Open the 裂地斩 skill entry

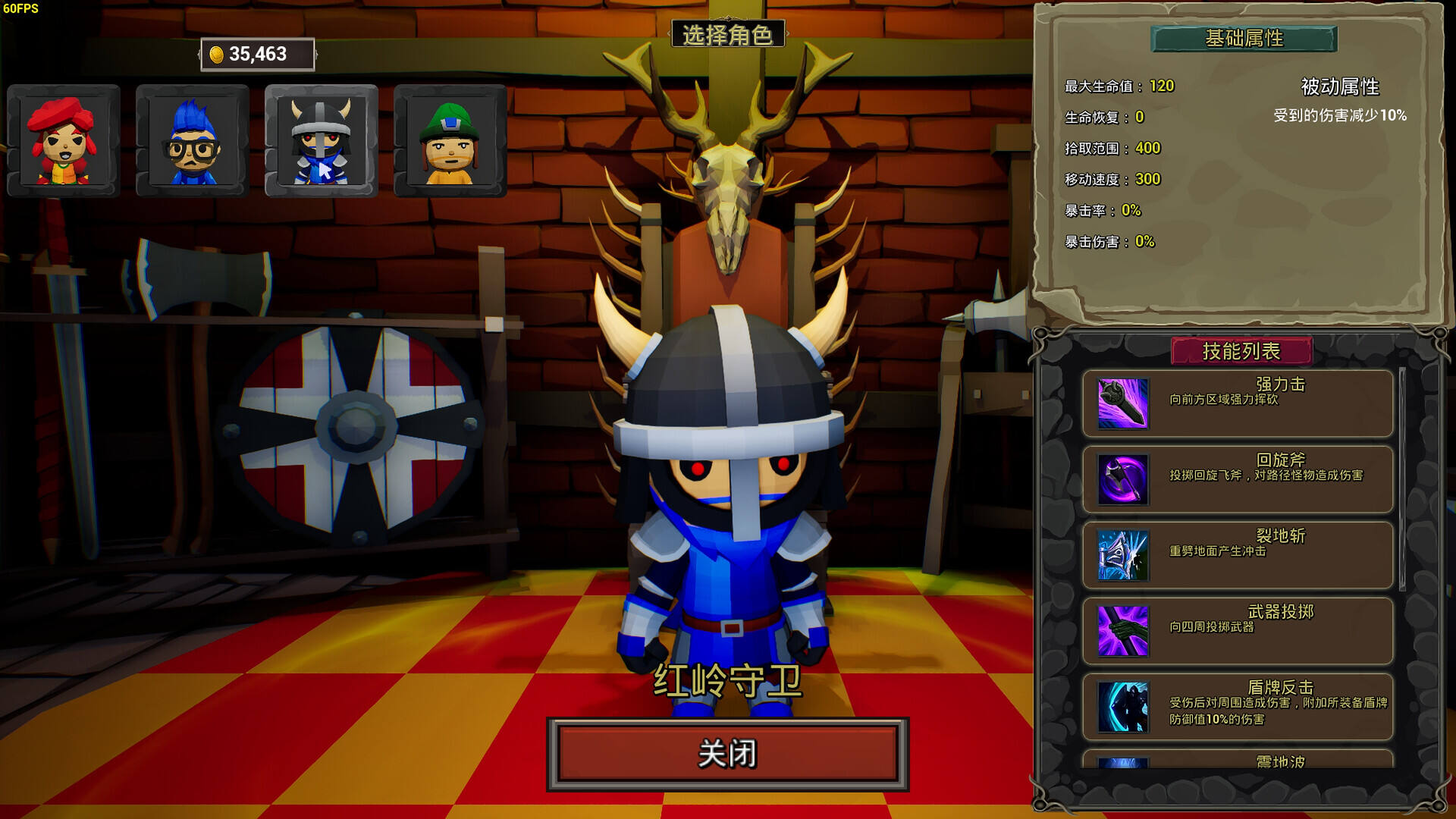click(x=1238, y=555)
